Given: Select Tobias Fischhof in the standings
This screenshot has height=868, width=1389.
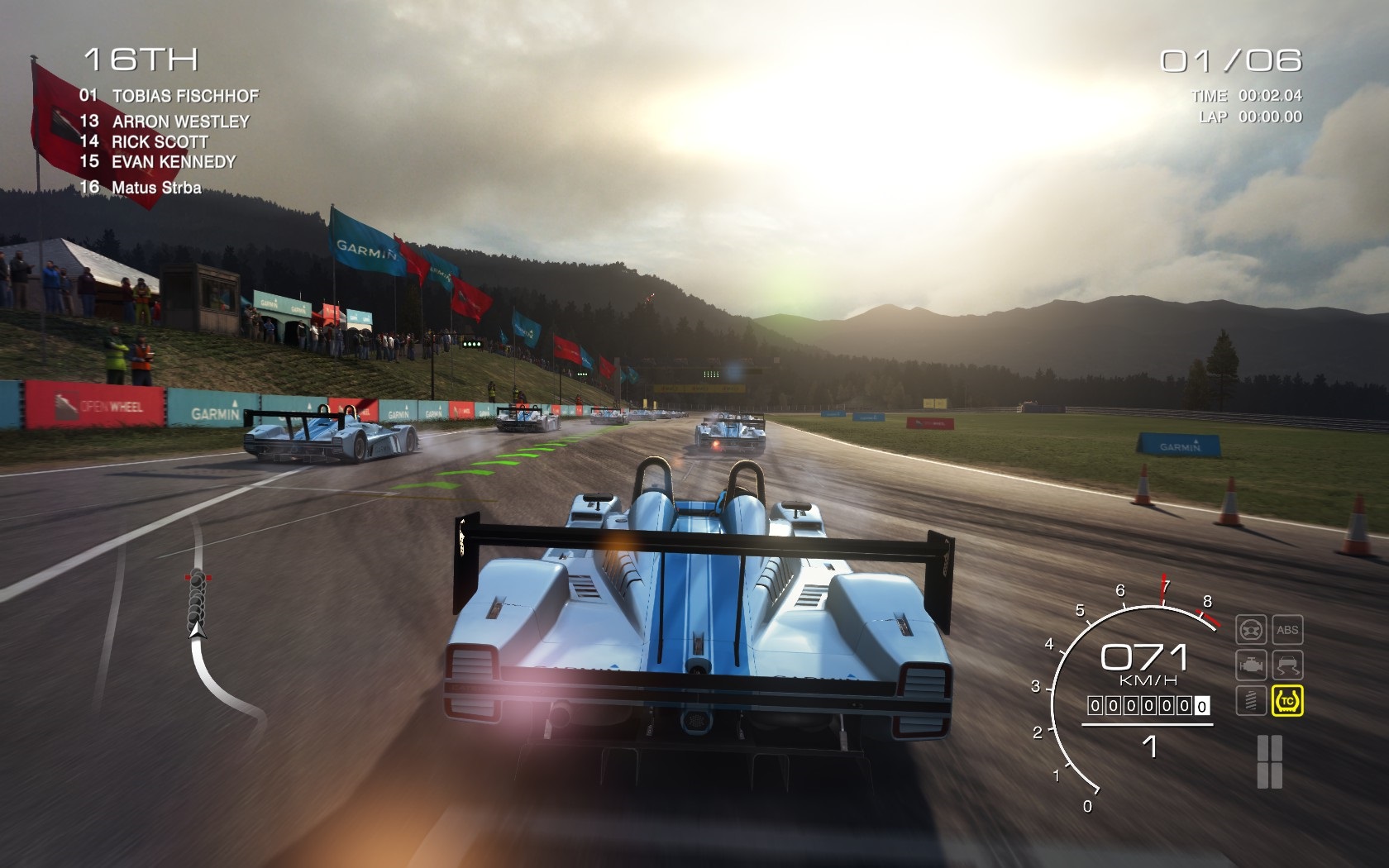Looking at the screenshot, I should click(169, 96).
